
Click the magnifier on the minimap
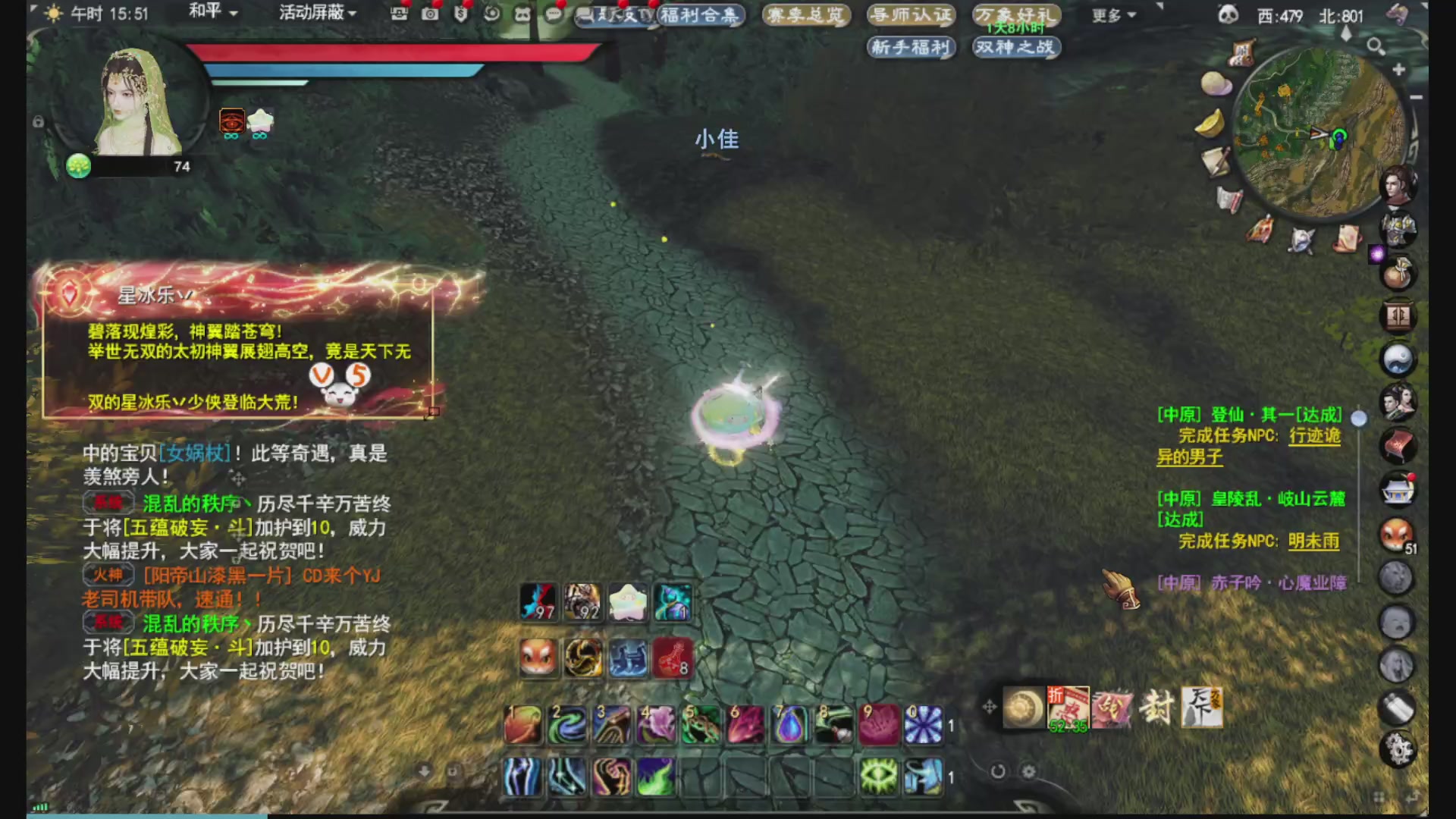pyautogui.click(x=1376, y=45)
